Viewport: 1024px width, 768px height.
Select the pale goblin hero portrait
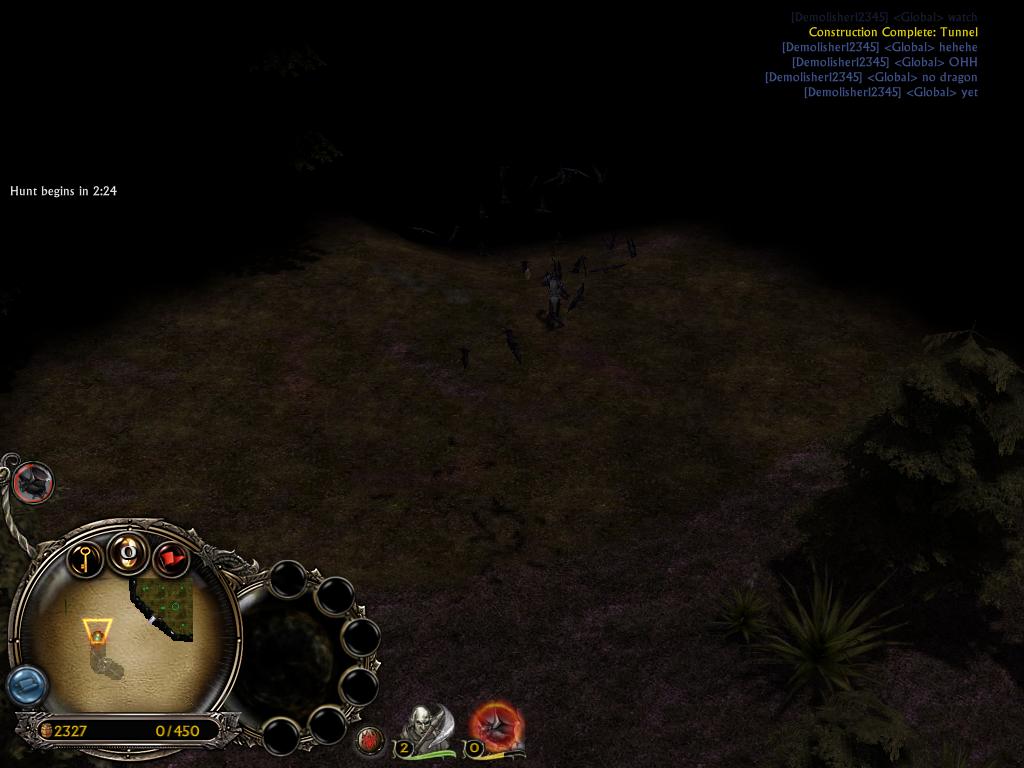[424, 725]
